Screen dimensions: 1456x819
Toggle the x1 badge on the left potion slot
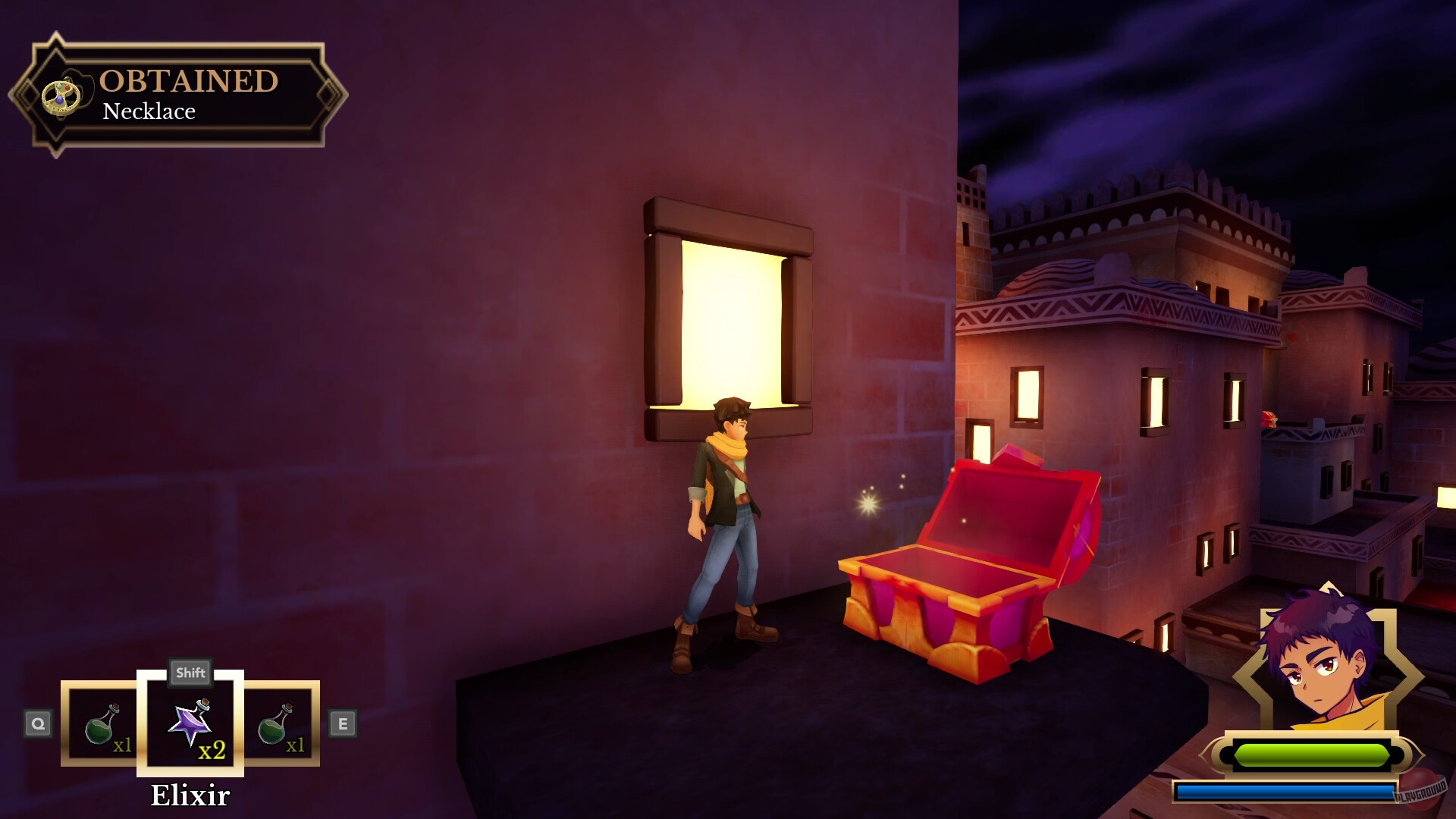click(122, 747)
